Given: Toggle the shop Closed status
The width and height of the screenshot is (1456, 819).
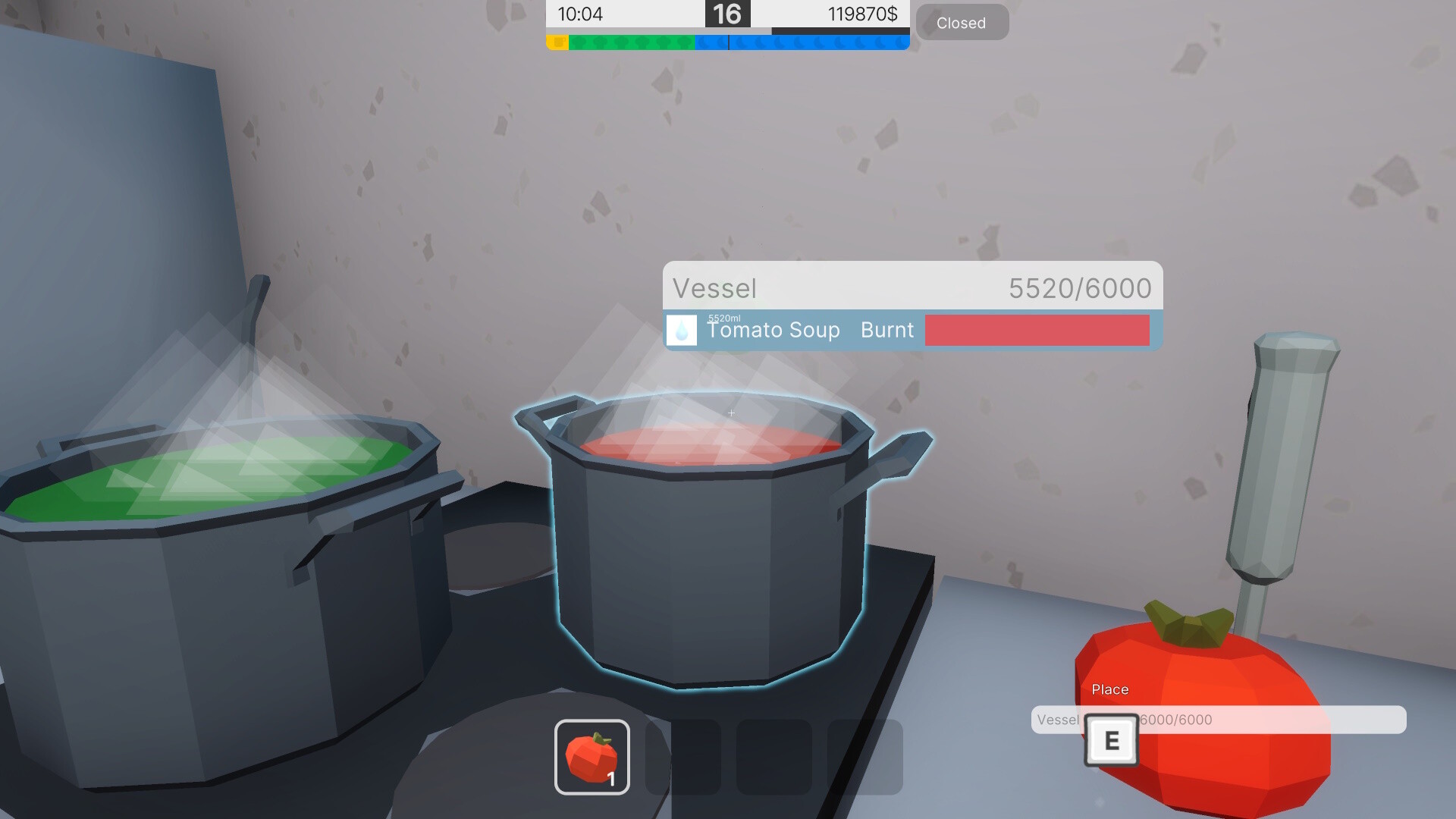Looking at the screenshot, I should 962,23.
